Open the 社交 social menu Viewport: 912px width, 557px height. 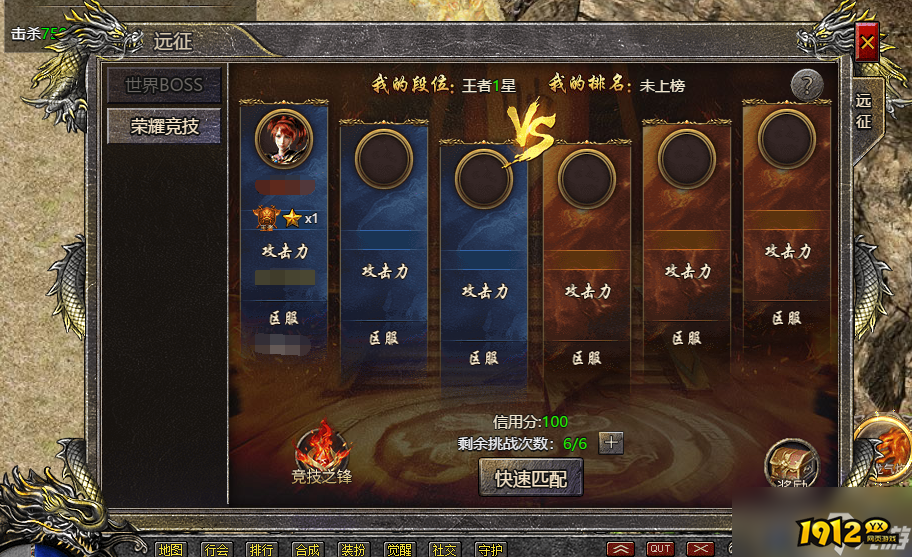click(444, 549)
